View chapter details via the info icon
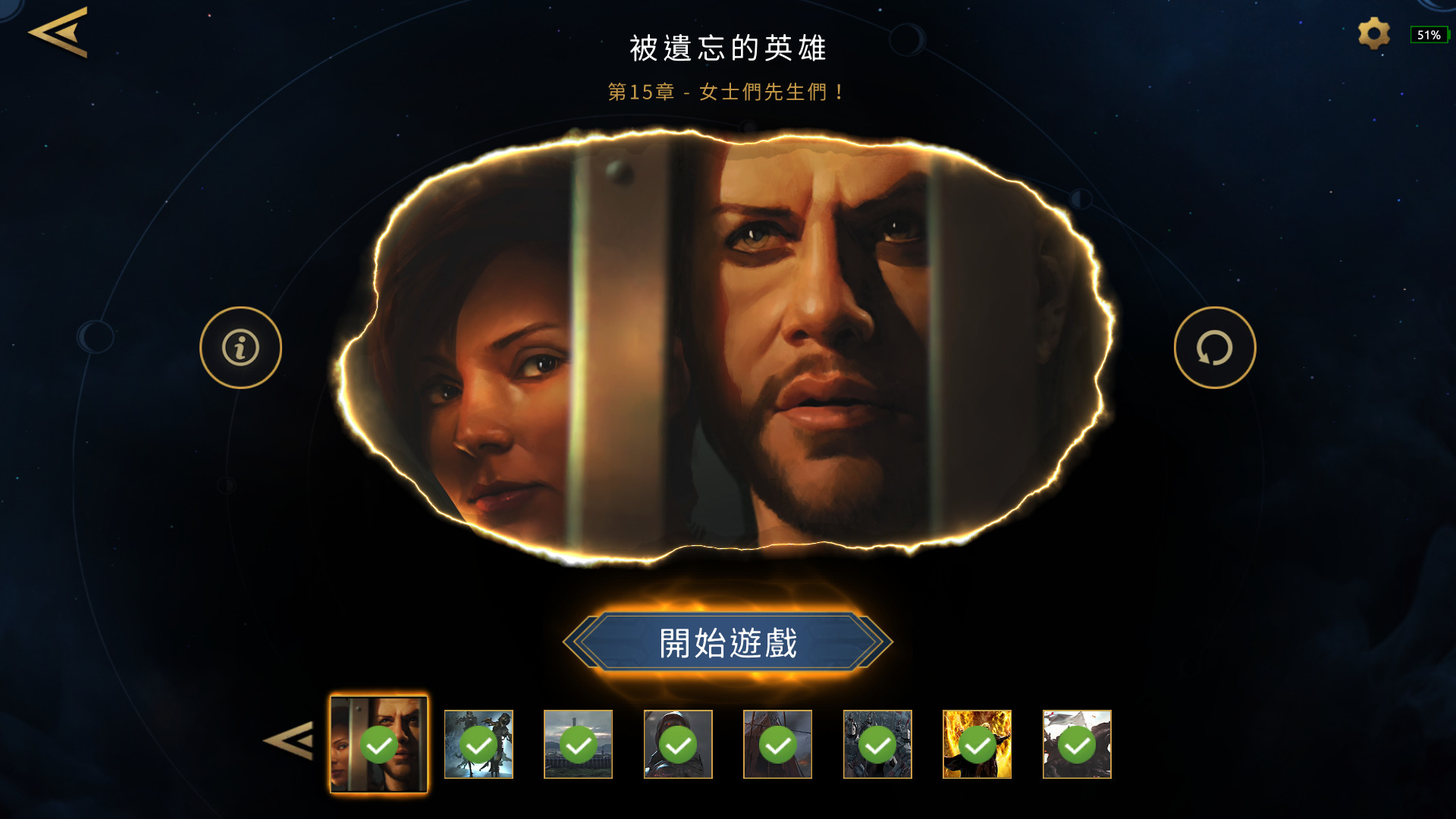The height and width of the screenshot is (819, 1456). (x=240, y=347)
